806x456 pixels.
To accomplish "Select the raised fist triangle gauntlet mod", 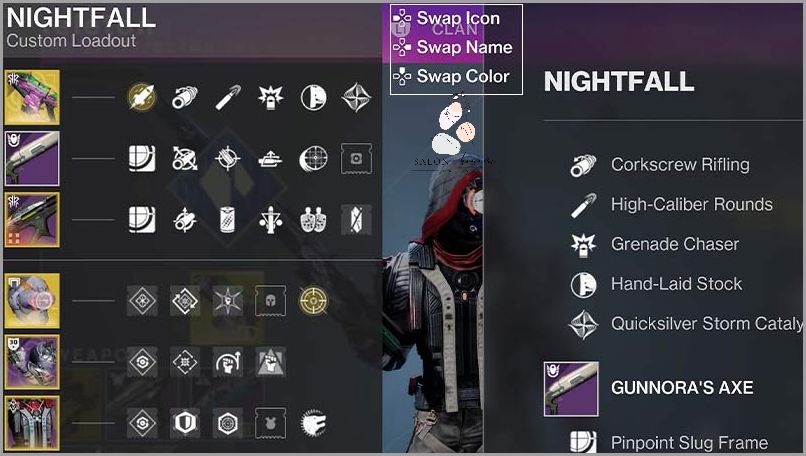I will click(270, 361).
